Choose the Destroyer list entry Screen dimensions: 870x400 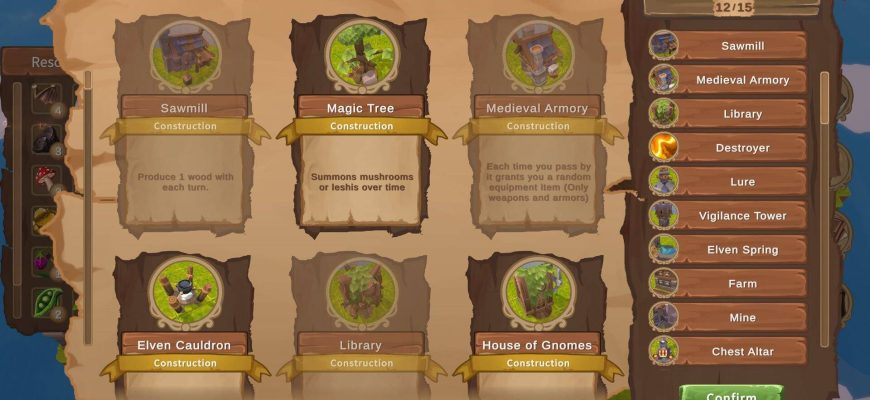tap(741, 148)
